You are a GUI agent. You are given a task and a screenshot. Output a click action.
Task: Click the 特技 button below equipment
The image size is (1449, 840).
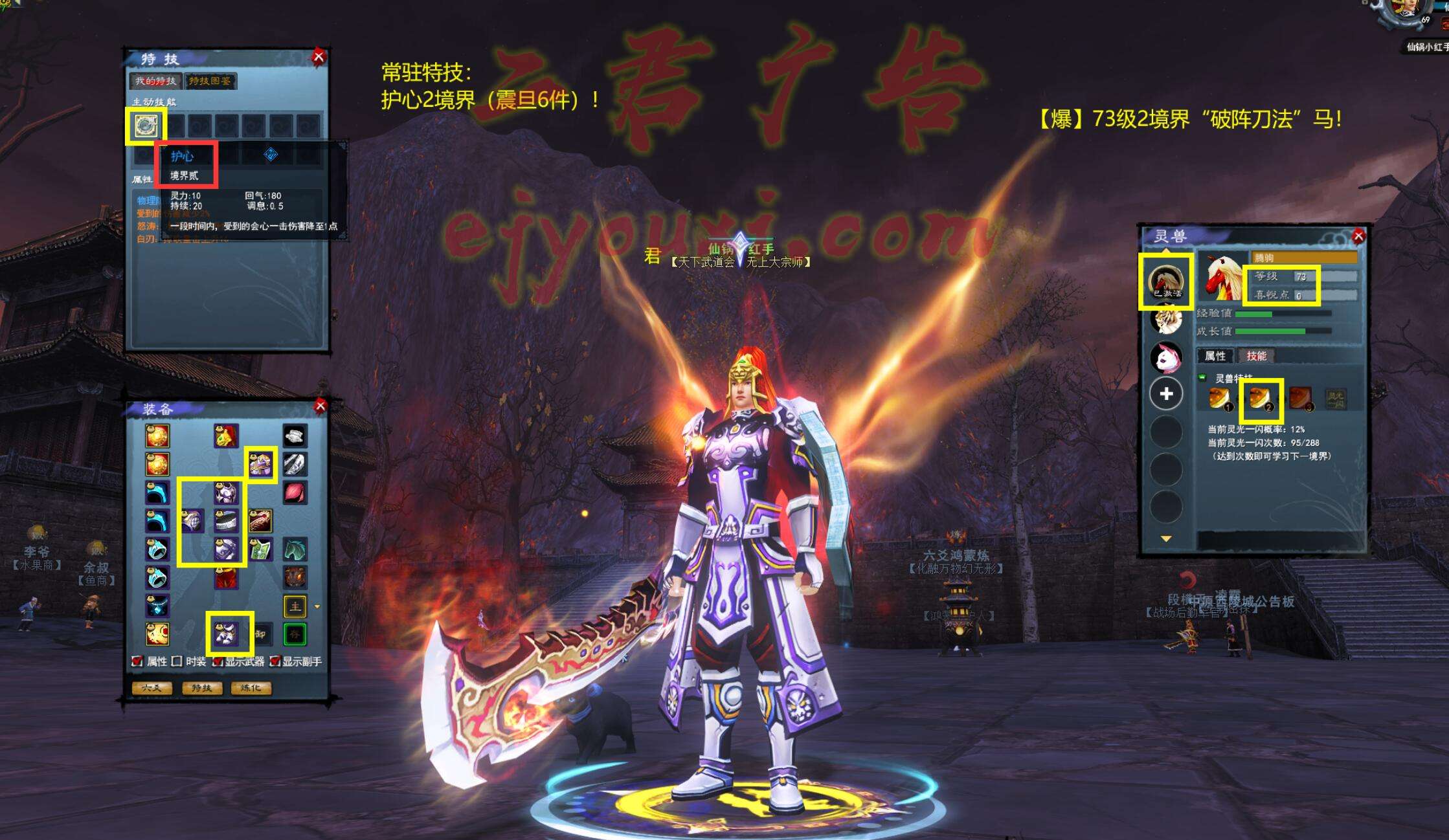(201, 688)
